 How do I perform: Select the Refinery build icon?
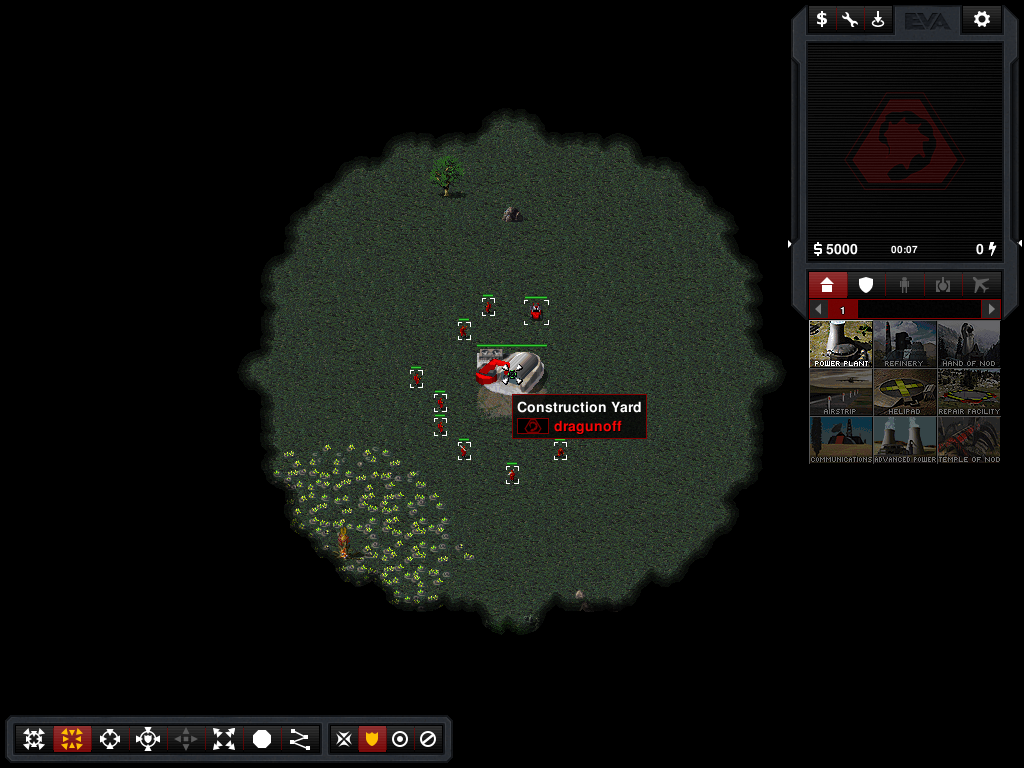tap(904, 344)
